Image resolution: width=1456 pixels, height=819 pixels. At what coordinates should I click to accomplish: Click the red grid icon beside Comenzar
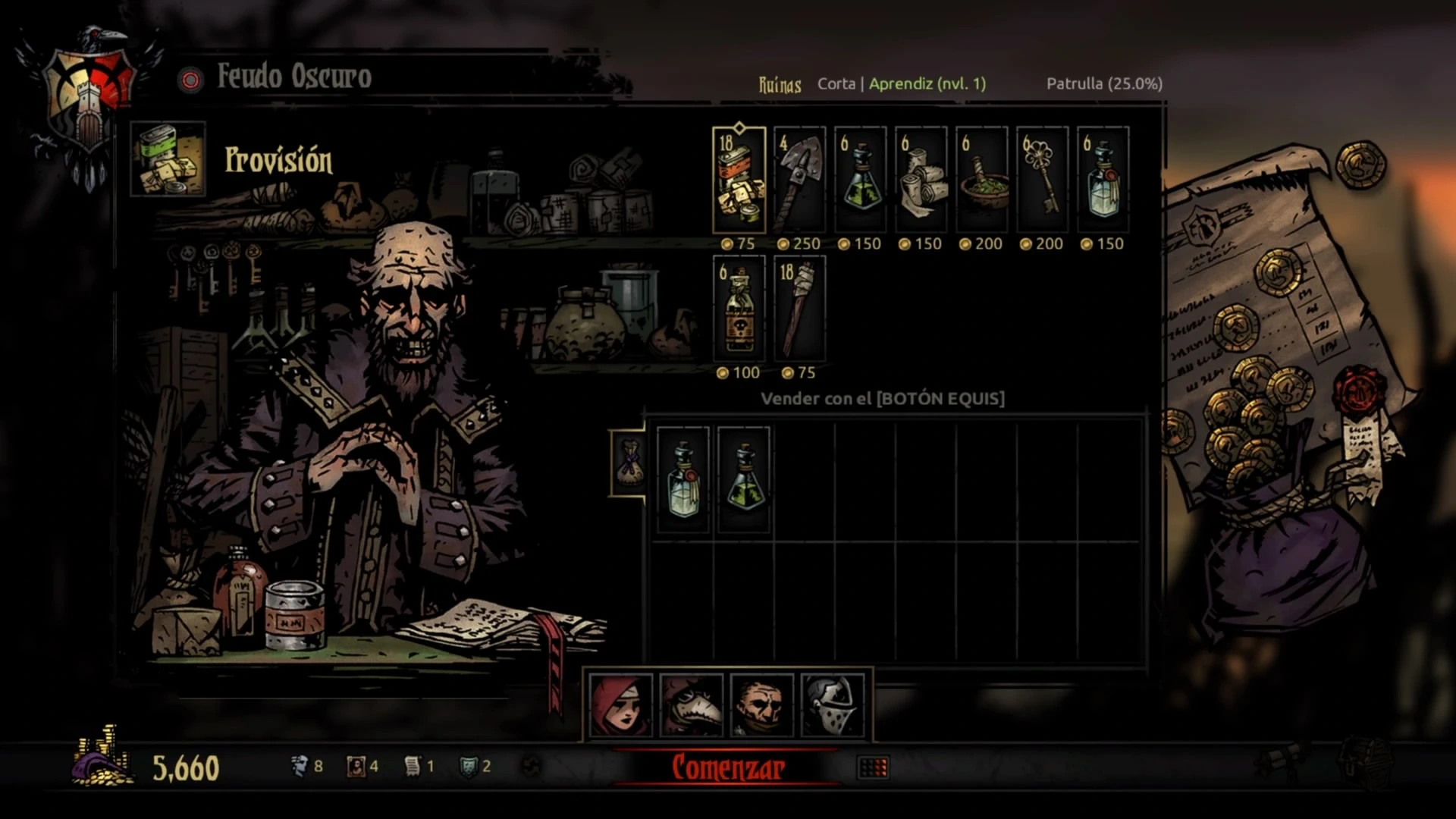coord(873,767)
